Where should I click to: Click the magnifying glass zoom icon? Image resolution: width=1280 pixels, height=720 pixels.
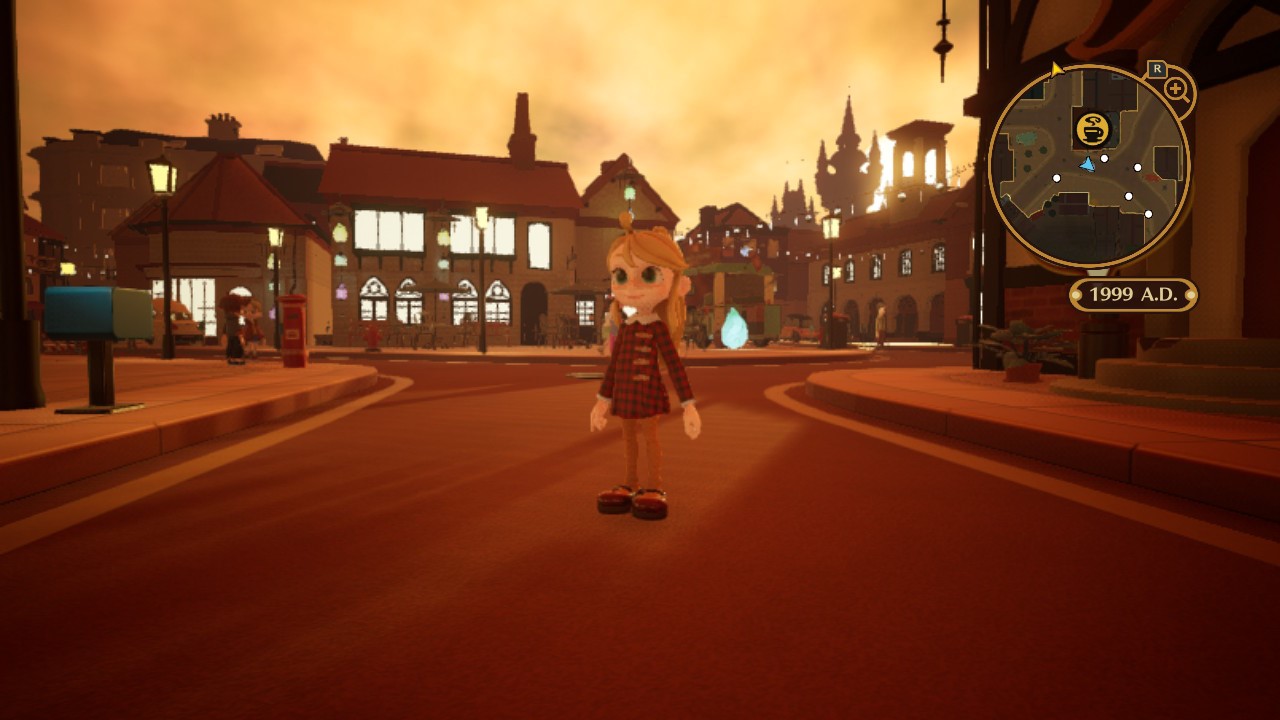[1176, 90]
